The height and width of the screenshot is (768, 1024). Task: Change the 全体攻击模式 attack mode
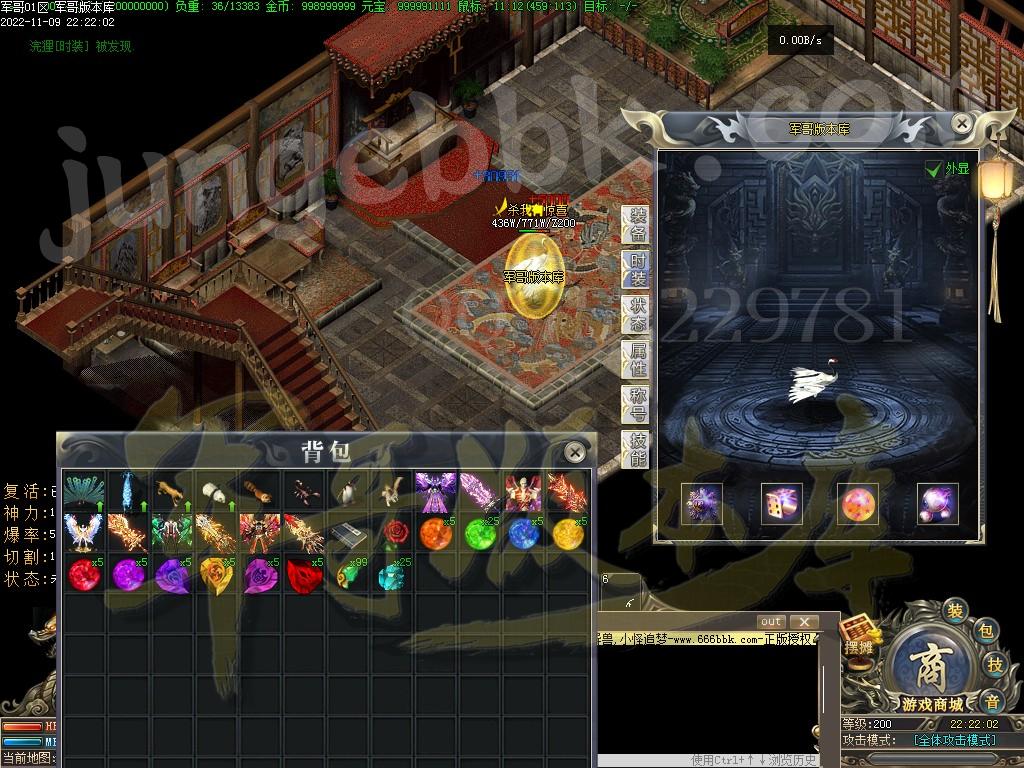click(954, 740)
